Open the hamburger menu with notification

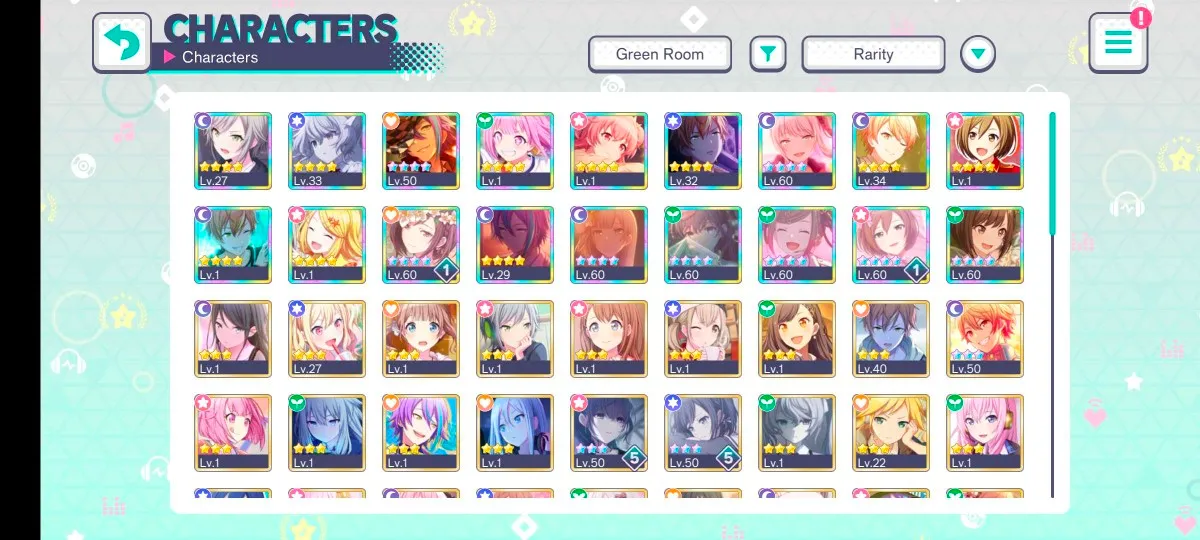(x=1118, y=42)
